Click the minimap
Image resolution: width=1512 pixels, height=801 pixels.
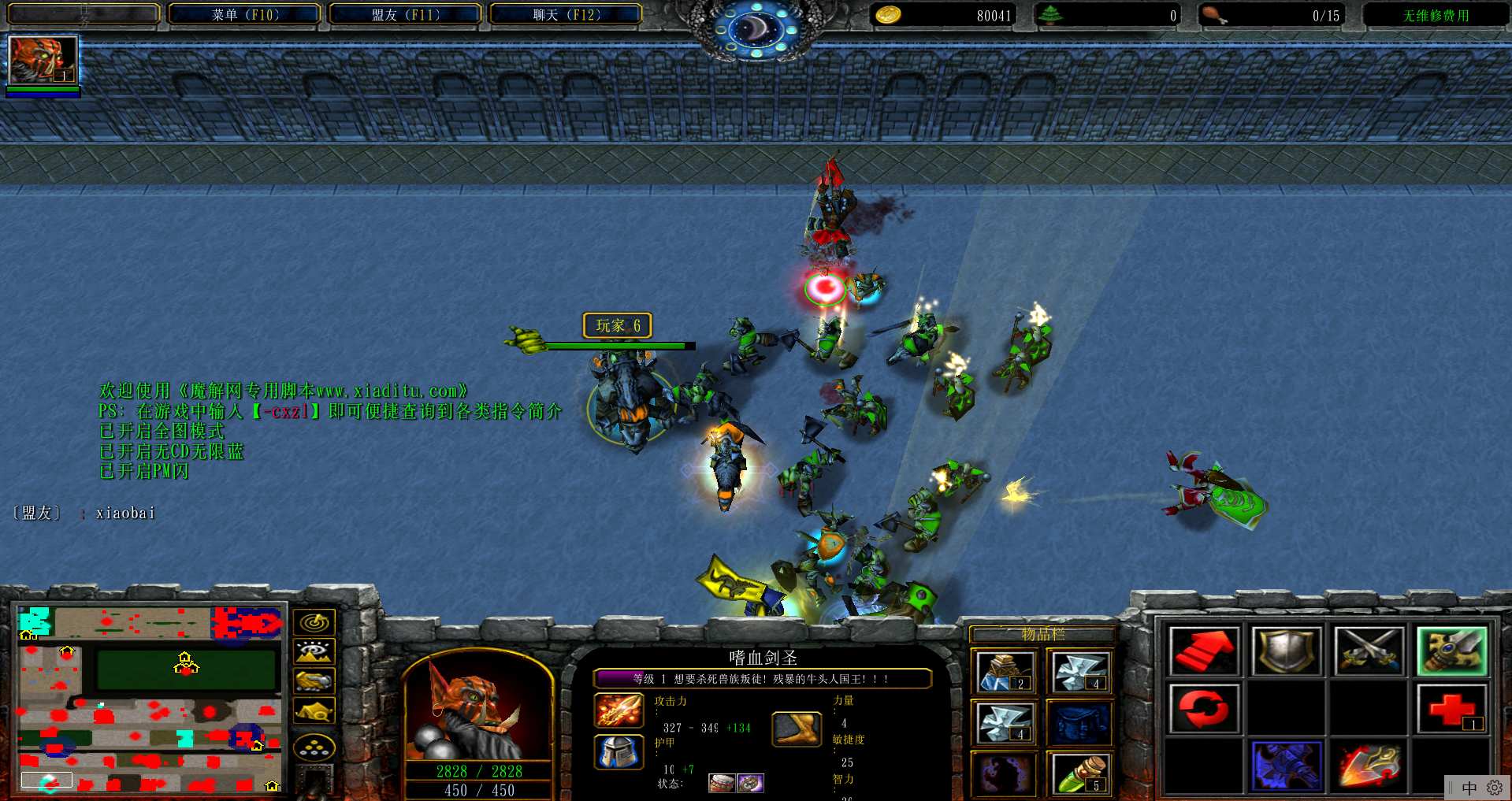[x=150, y=698]
